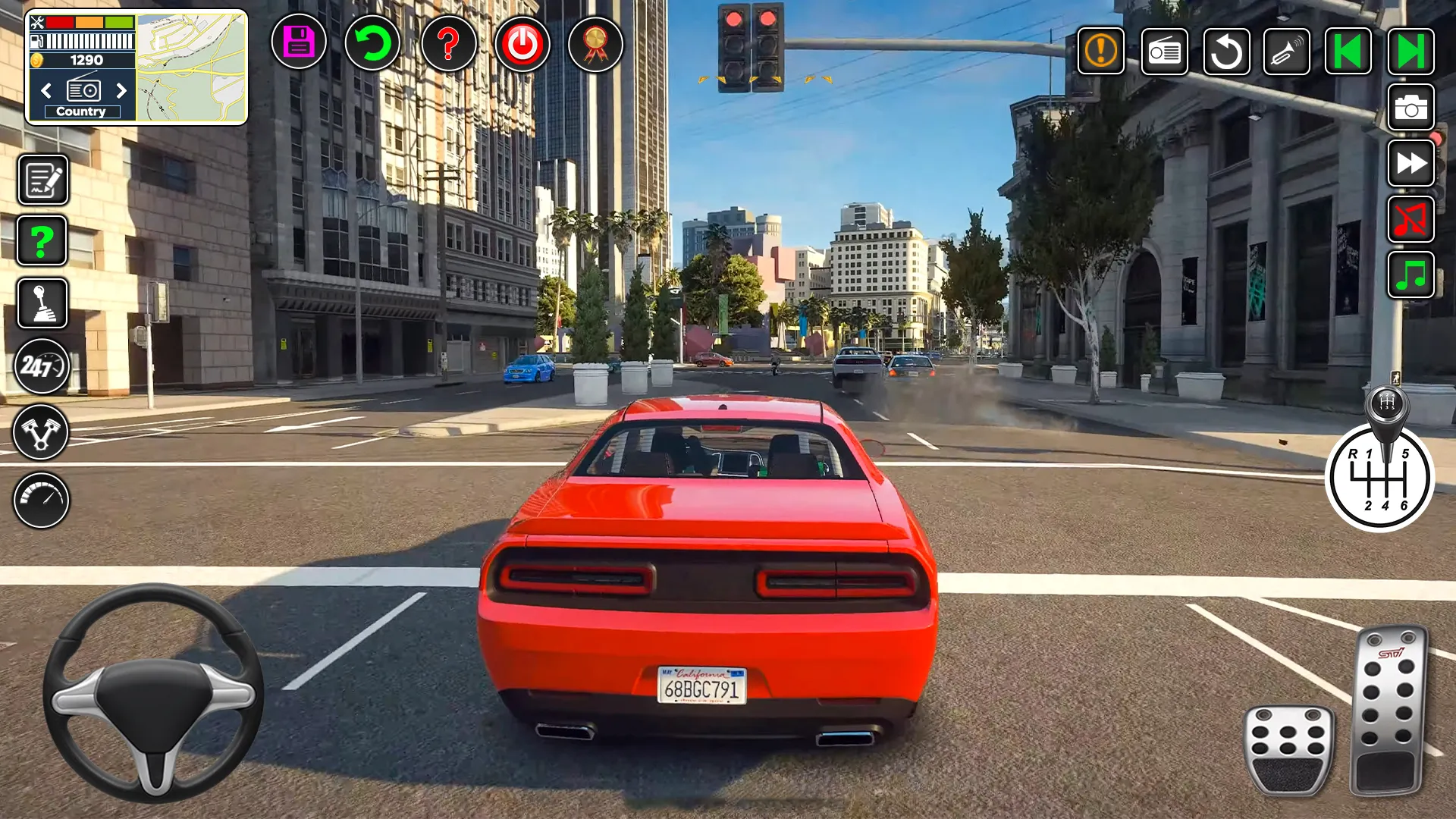Open the engine pistons icon
Screen dimensions: 1456x819
(x=42, y=431)
